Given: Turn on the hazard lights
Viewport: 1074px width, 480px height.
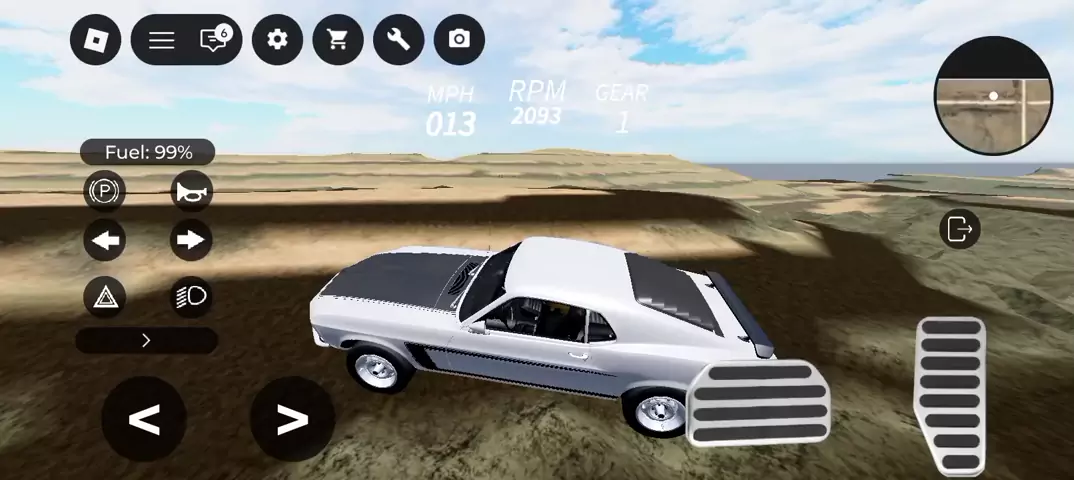Looking at the screenshot, I should [x=105, y=296].
